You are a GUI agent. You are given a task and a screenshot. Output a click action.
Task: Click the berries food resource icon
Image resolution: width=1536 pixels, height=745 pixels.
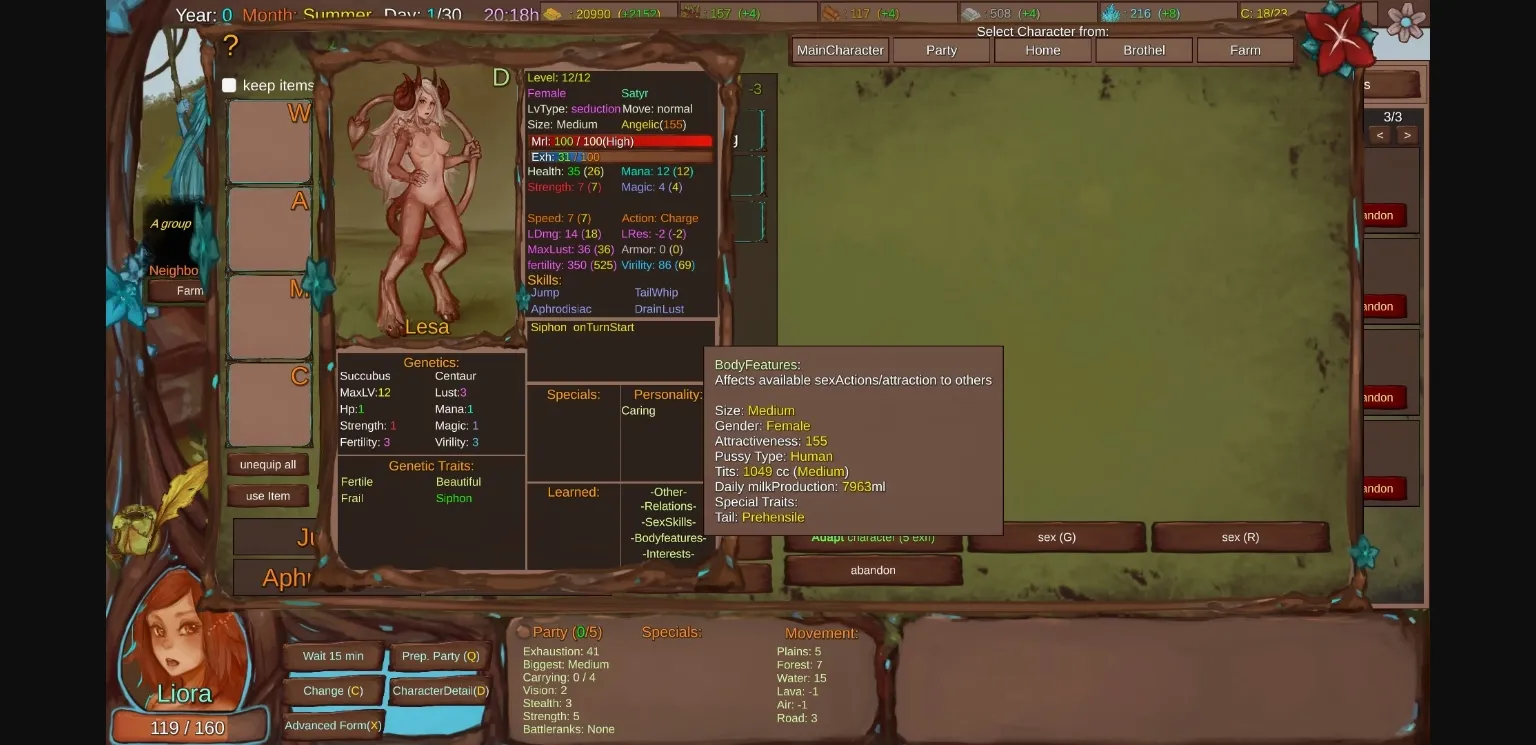coord(688,14)
